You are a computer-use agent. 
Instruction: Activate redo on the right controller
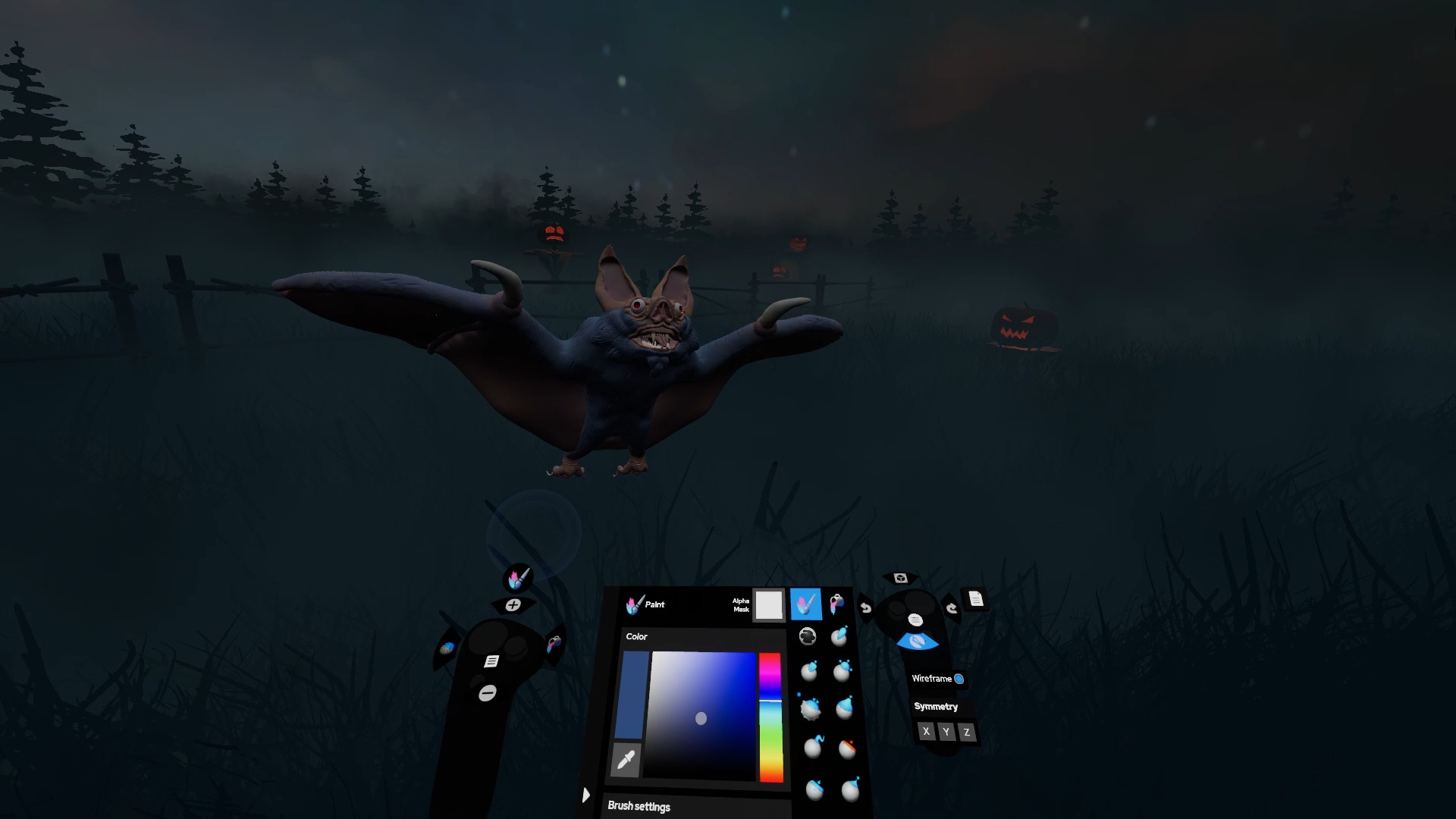tap(952, 607)
